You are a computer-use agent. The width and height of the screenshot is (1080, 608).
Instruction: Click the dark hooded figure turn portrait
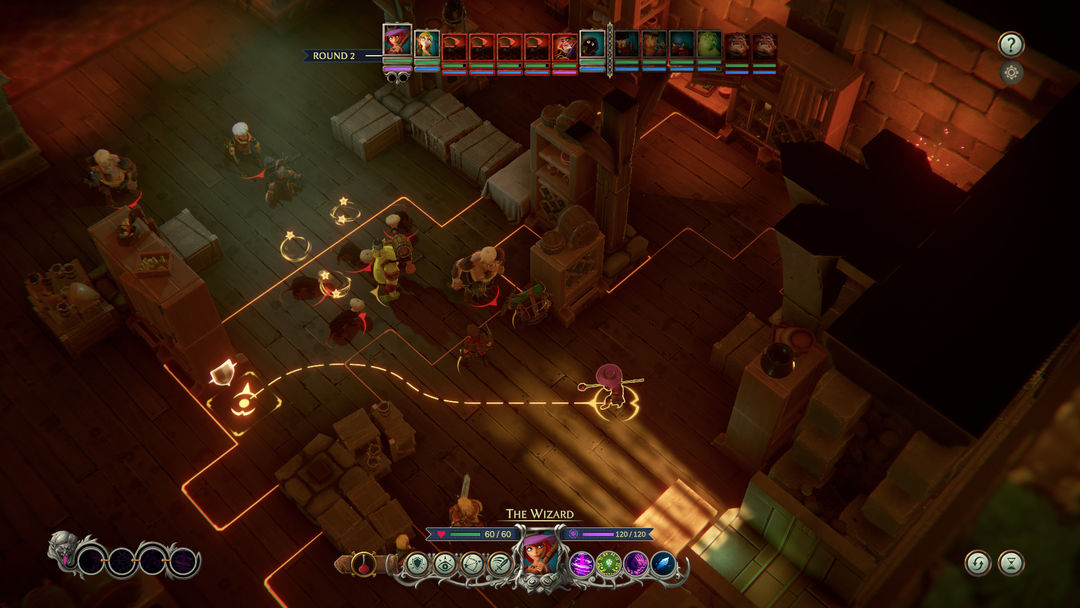(x=592, y=45)
